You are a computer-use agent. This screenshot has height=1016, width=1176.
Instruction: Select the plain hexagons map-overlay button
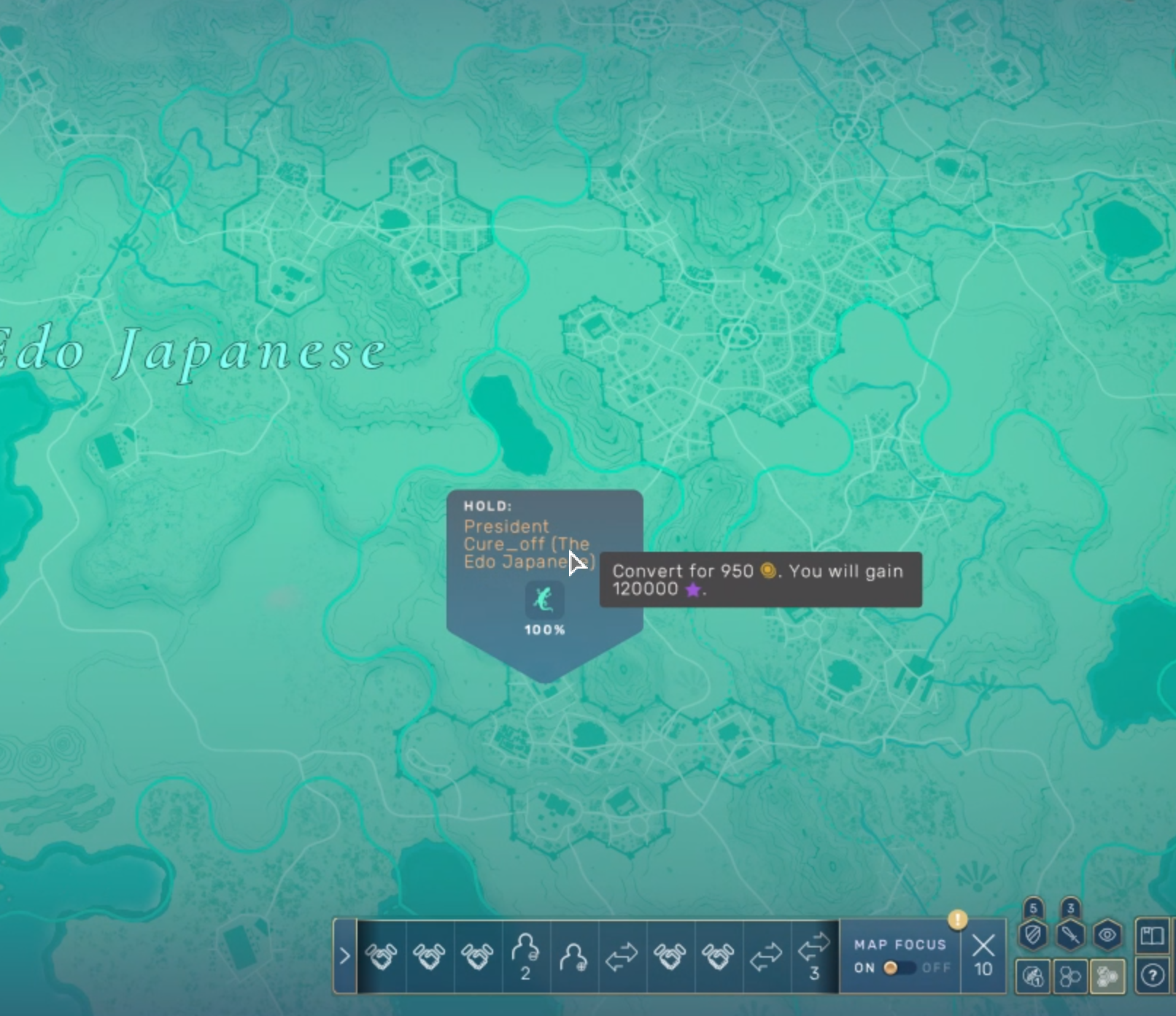[x=1070, y=976]
